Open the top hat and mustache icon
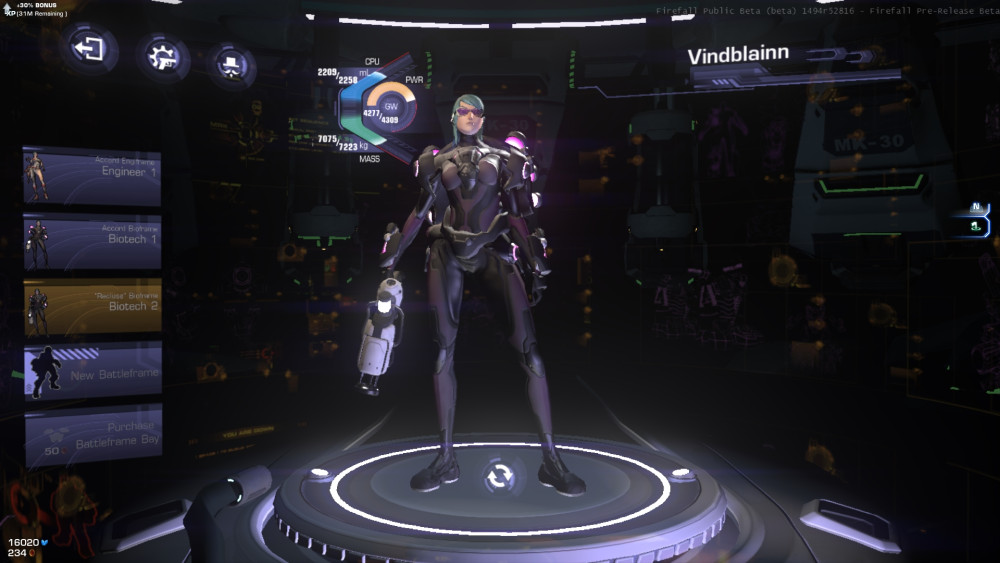 [231, 66]
